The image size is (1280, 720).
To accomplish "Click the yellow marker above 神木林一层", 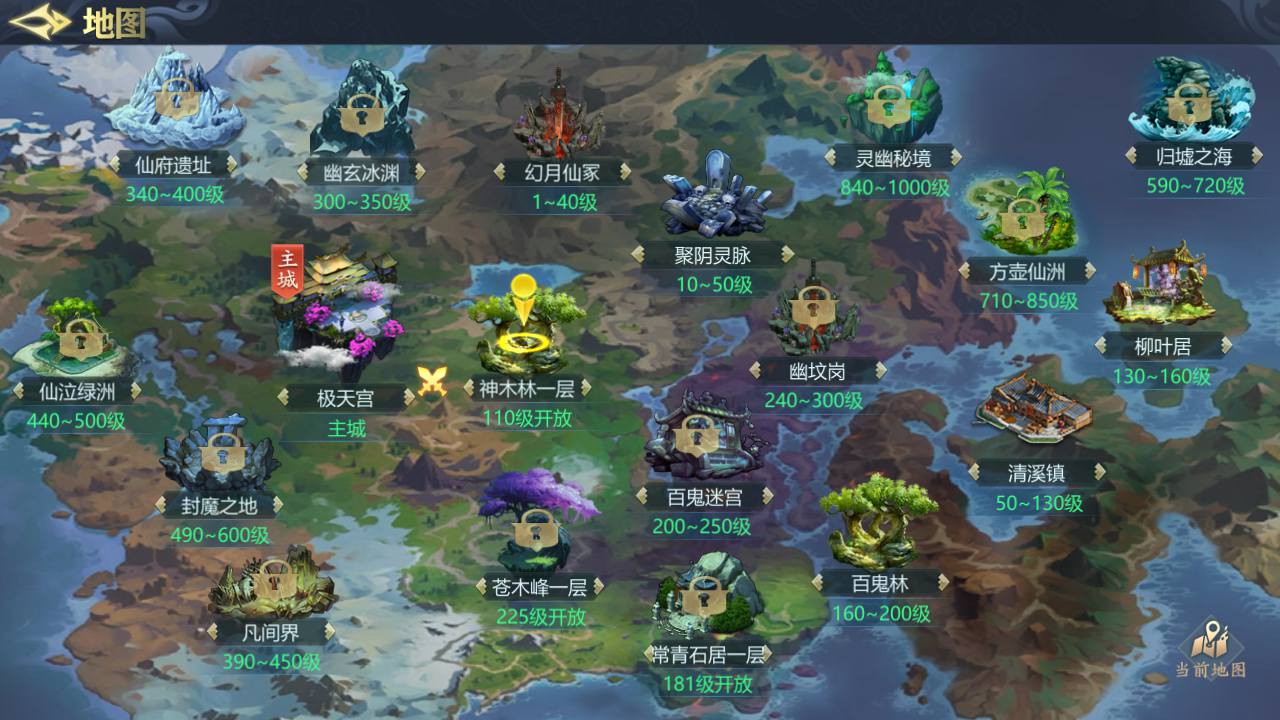I will tap(524, 293).
